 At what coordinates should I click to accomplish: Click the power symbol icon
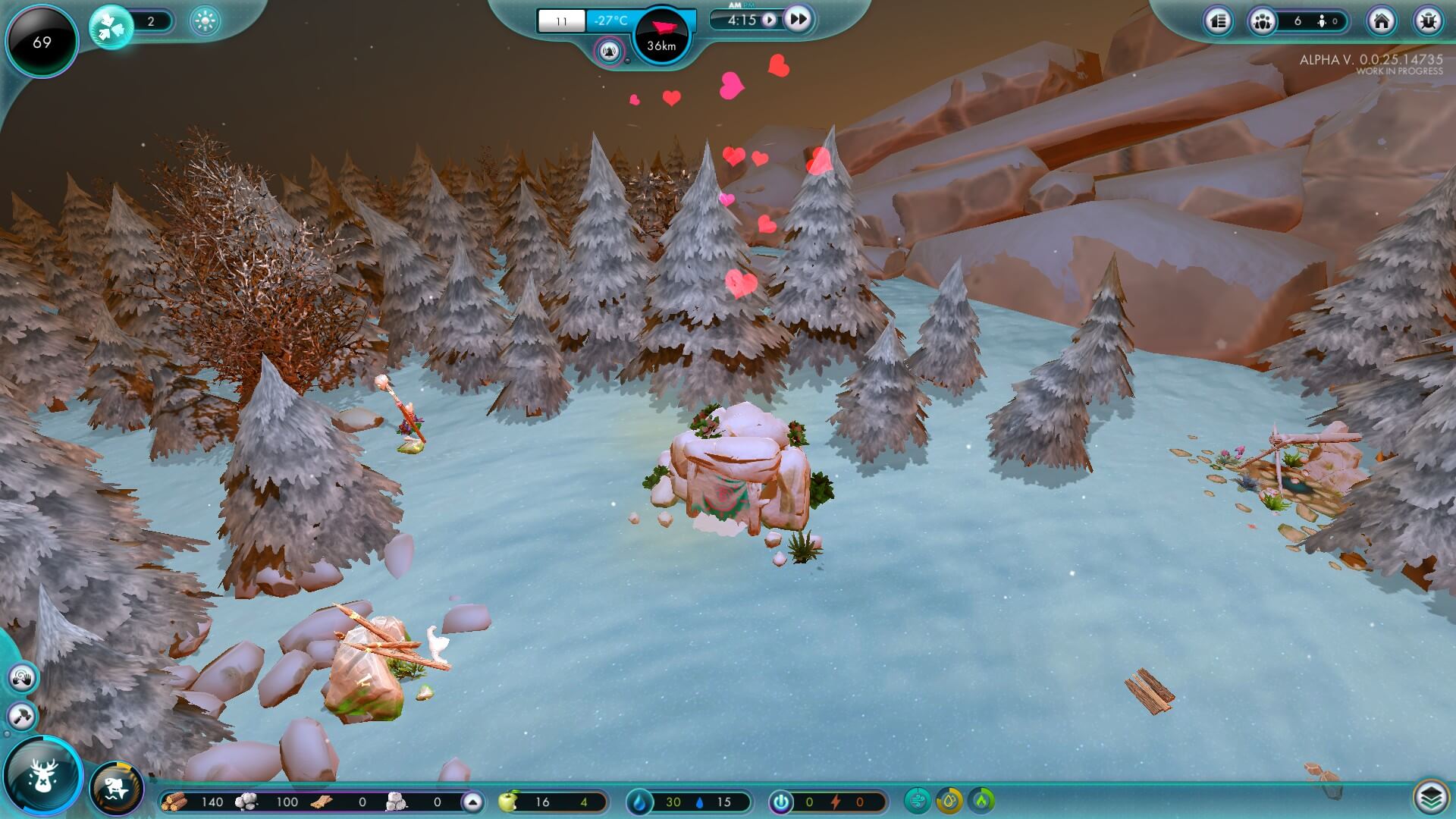point(780,802)
